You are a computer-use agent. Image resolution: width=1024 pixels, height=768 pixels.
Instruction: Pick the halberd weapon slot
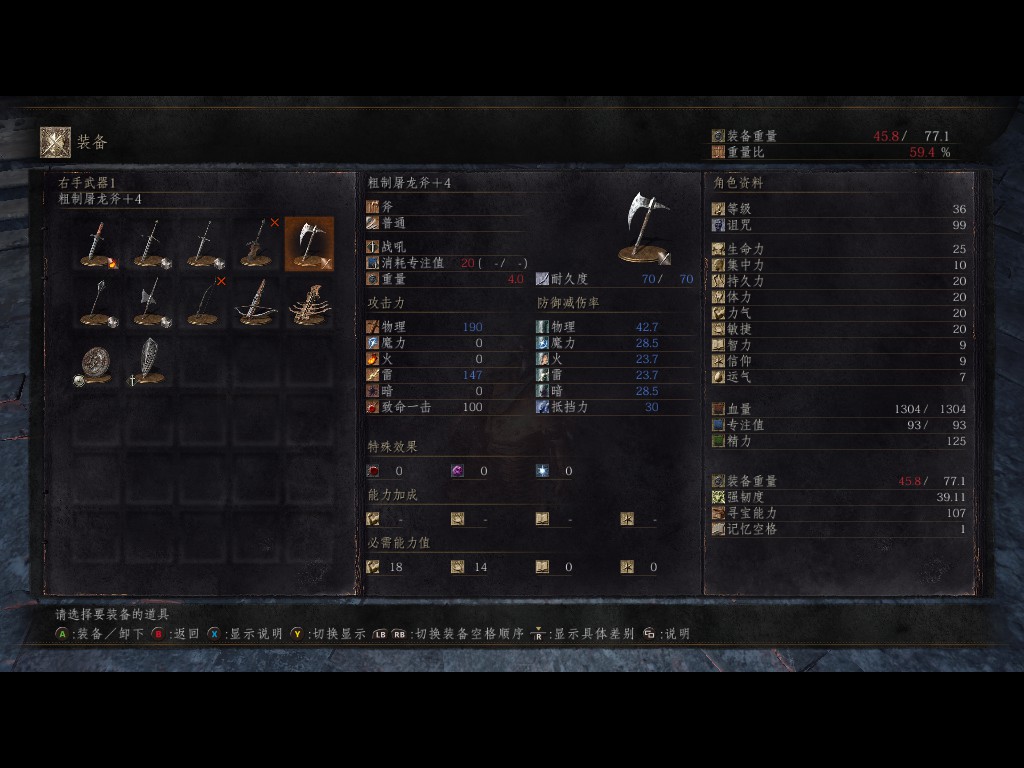pyautogui.click(x=152, y=302)
